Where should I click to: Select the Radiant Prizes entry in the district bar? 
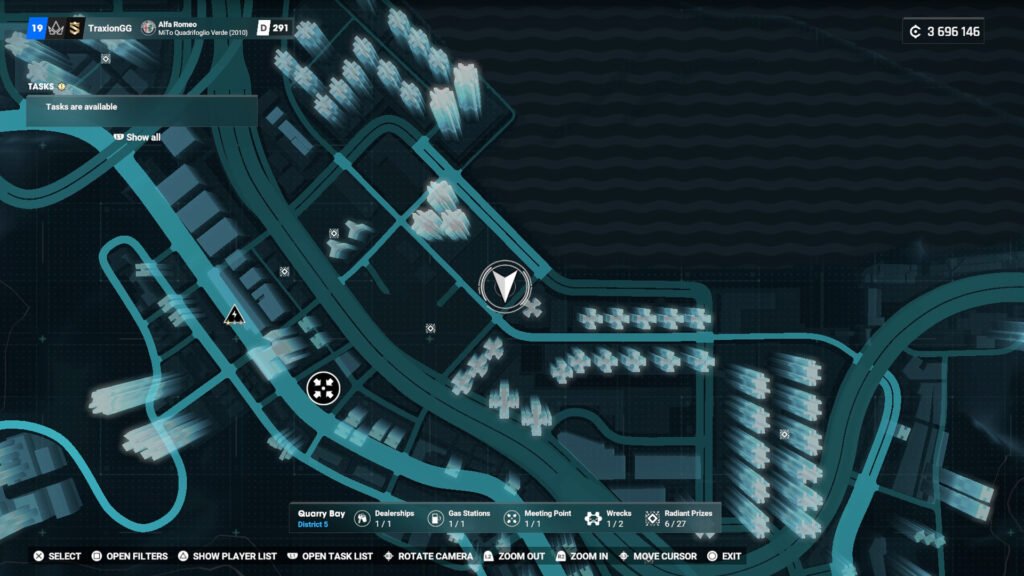coord(679,518)
